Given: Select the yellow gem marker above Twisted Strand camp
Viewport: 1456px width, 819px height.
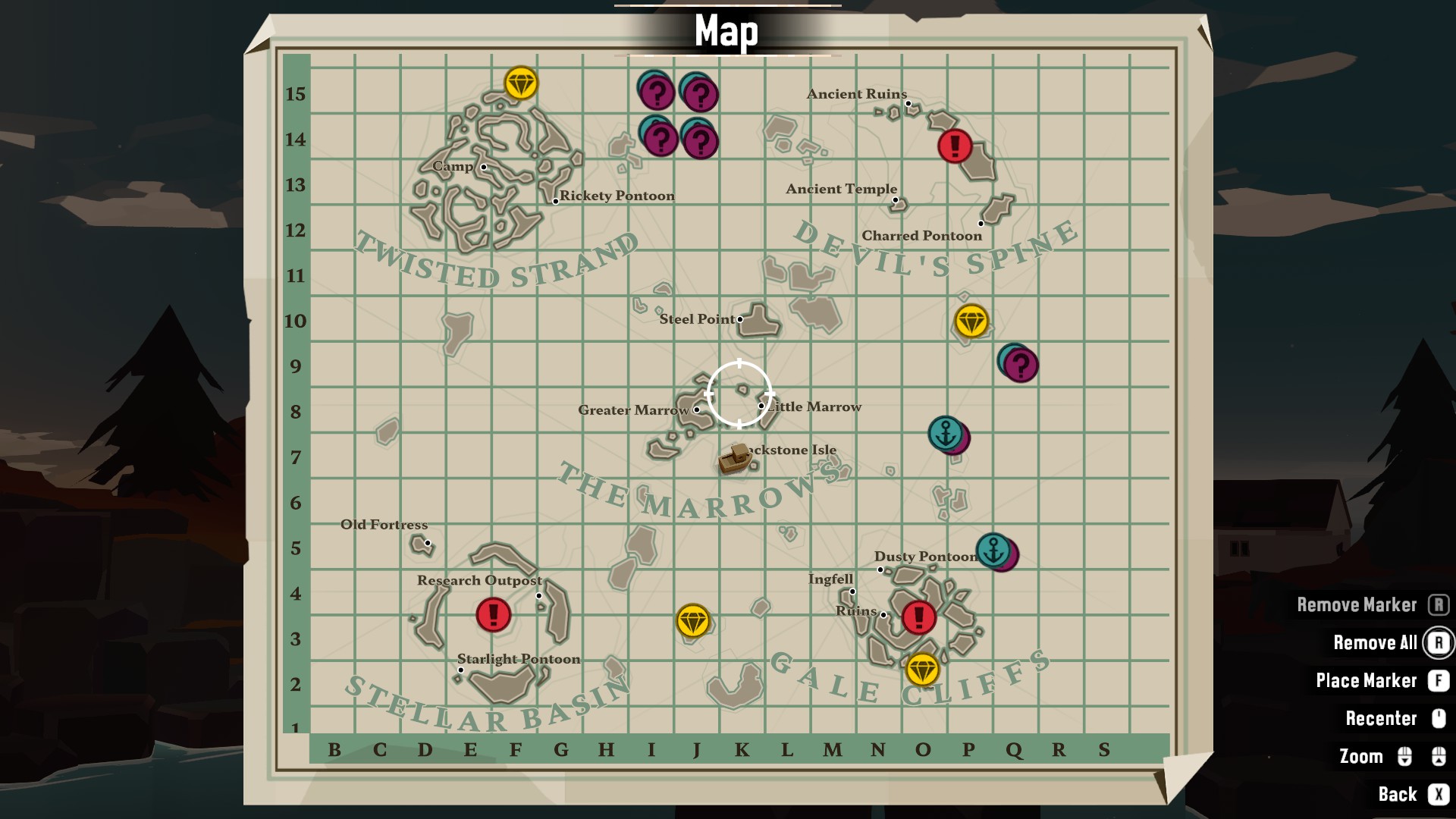Looking at the screenshot, I should tap(521, 83).
